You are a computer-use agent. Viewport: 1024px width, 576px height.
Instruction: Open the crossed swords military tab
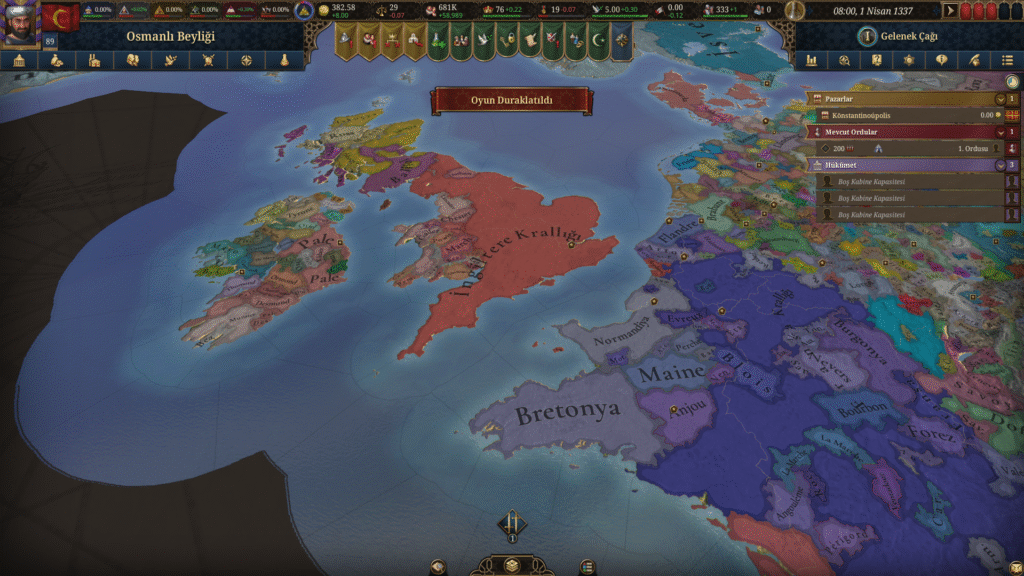click(x=208, y=60)
